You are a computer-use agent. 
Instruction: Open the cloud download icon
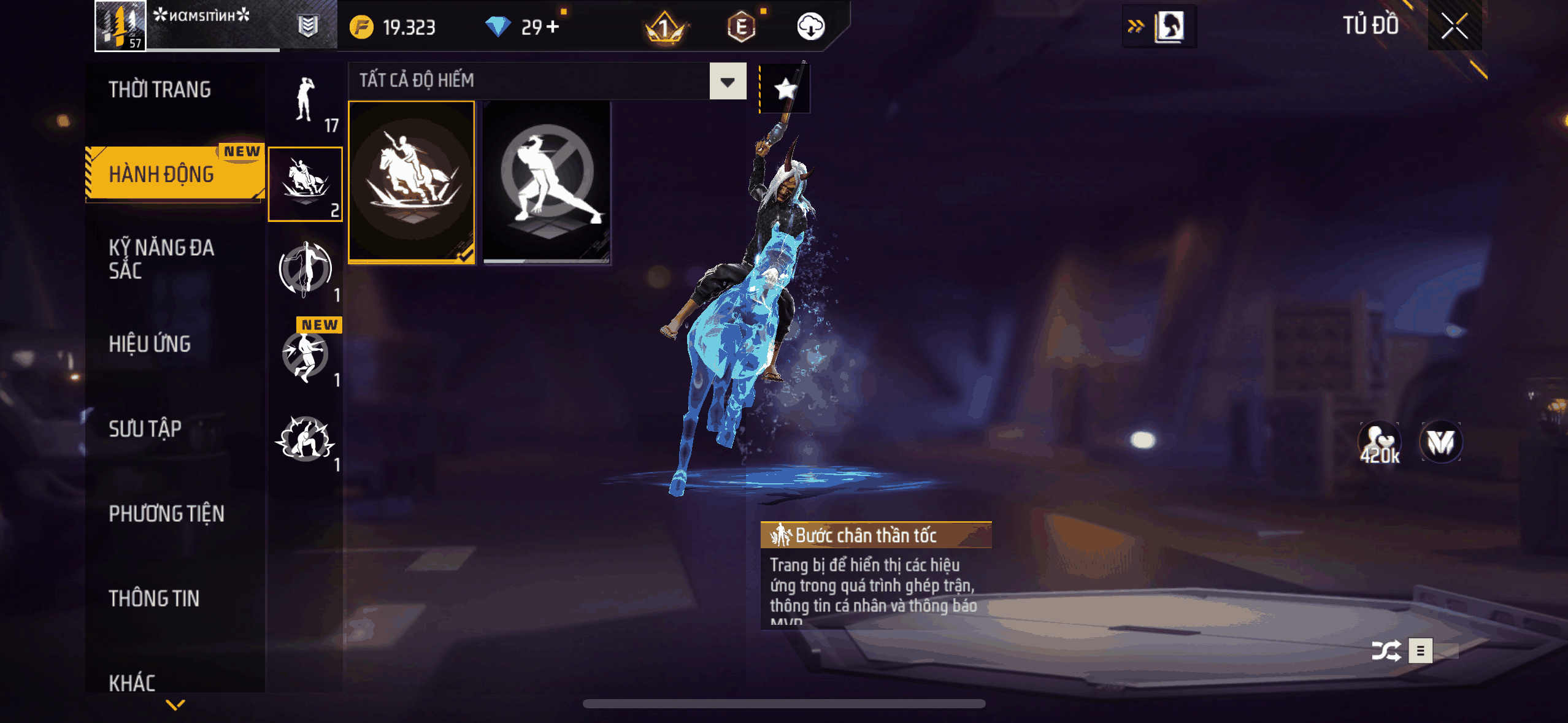(810, 27)
